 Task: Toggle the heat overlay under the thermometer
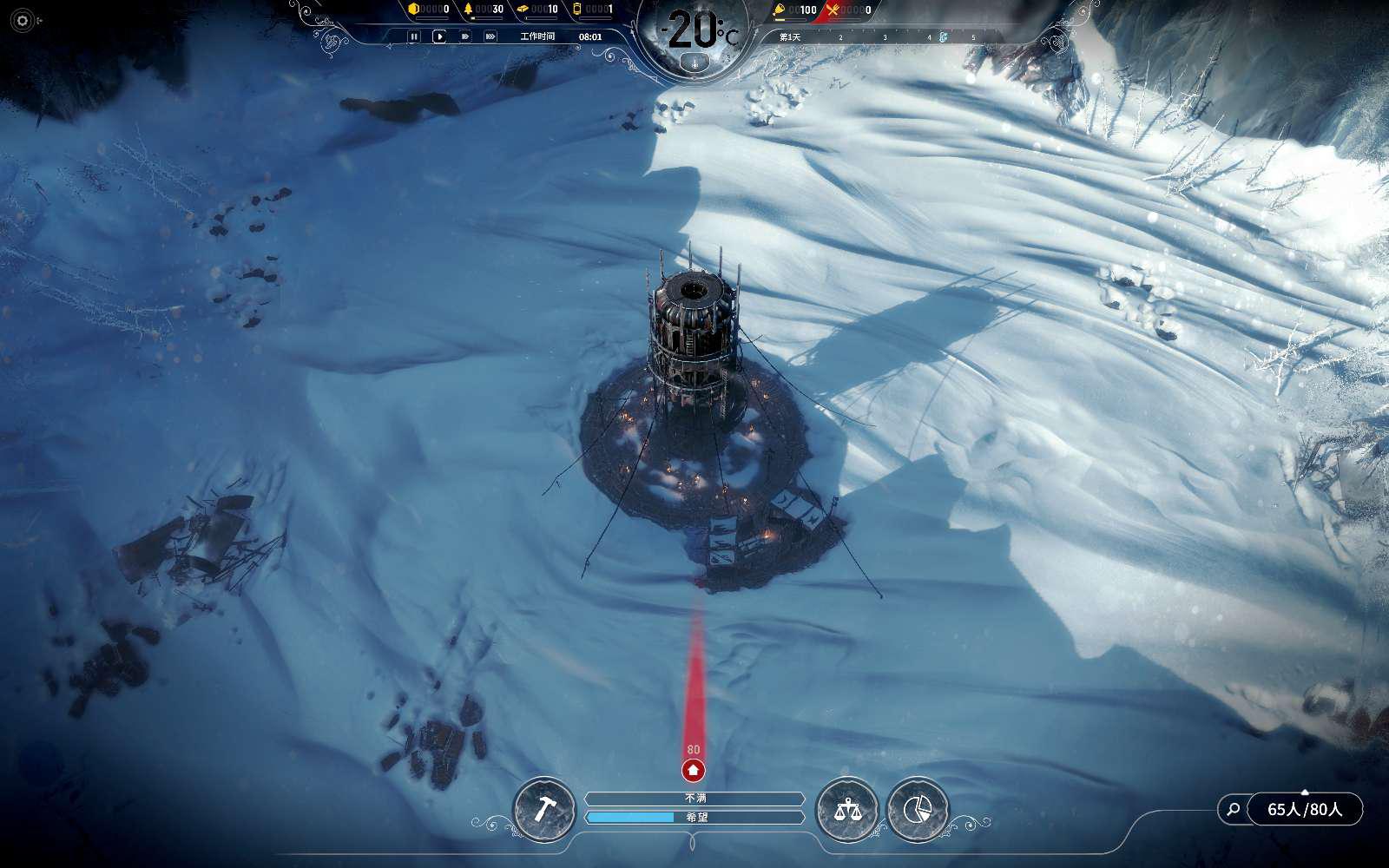tap(693, 62)
